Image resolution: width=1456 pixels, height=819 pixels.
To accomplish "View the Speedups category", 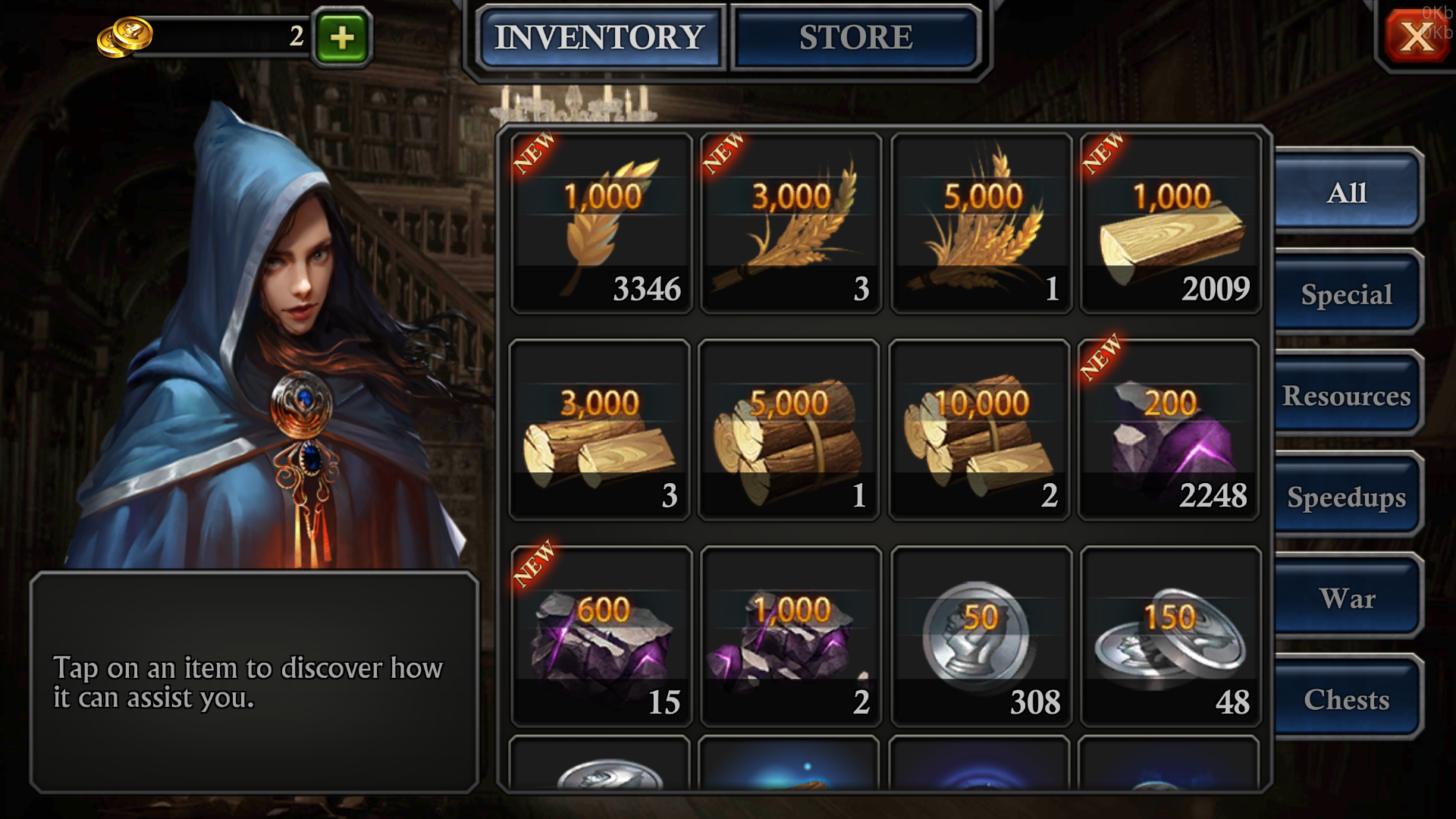I will [x=1346, y=497].
